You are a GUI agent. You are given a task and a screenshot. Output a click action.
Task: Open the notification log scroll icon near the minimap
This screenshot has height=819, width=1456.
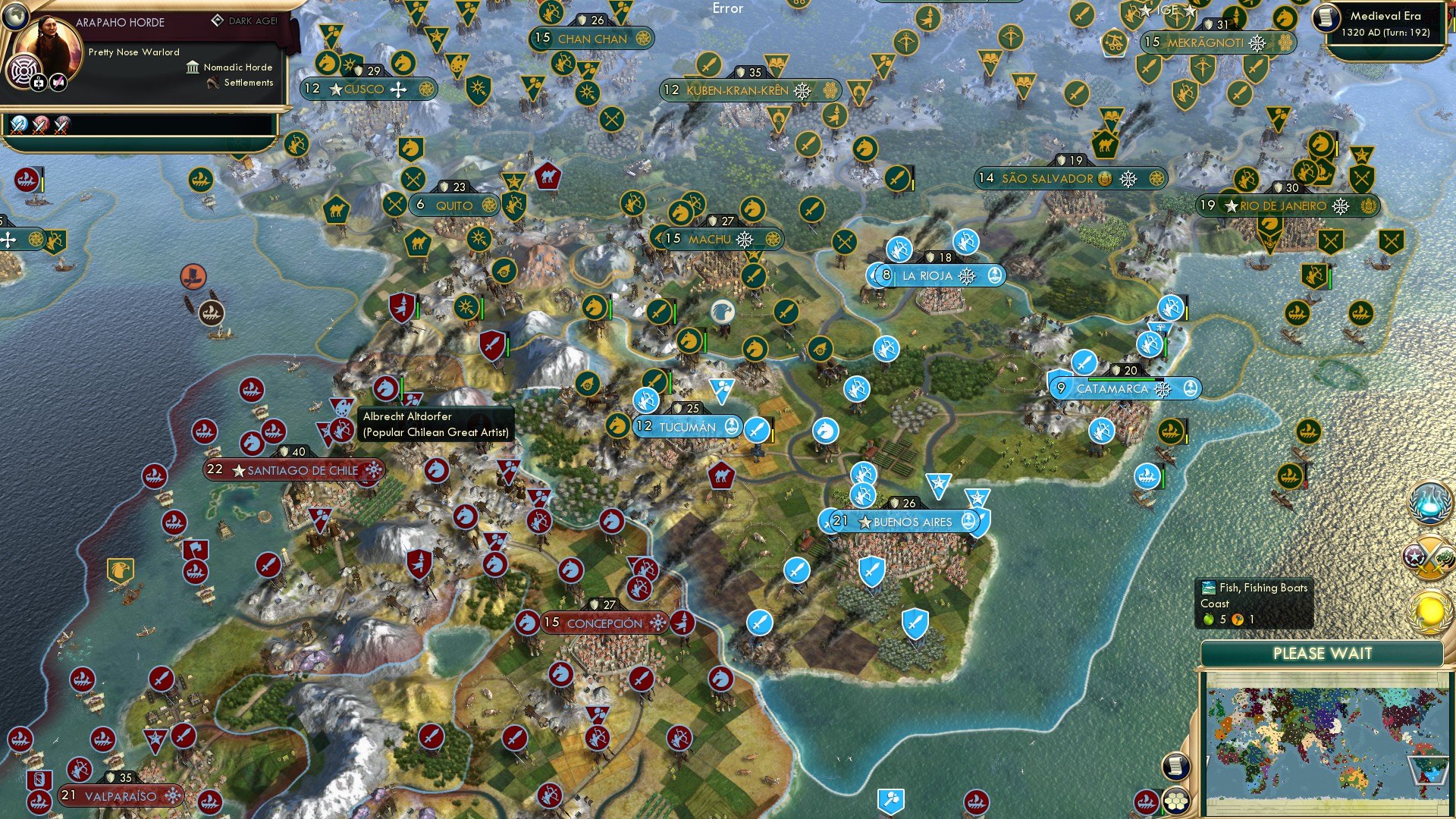pos(1175,767)
